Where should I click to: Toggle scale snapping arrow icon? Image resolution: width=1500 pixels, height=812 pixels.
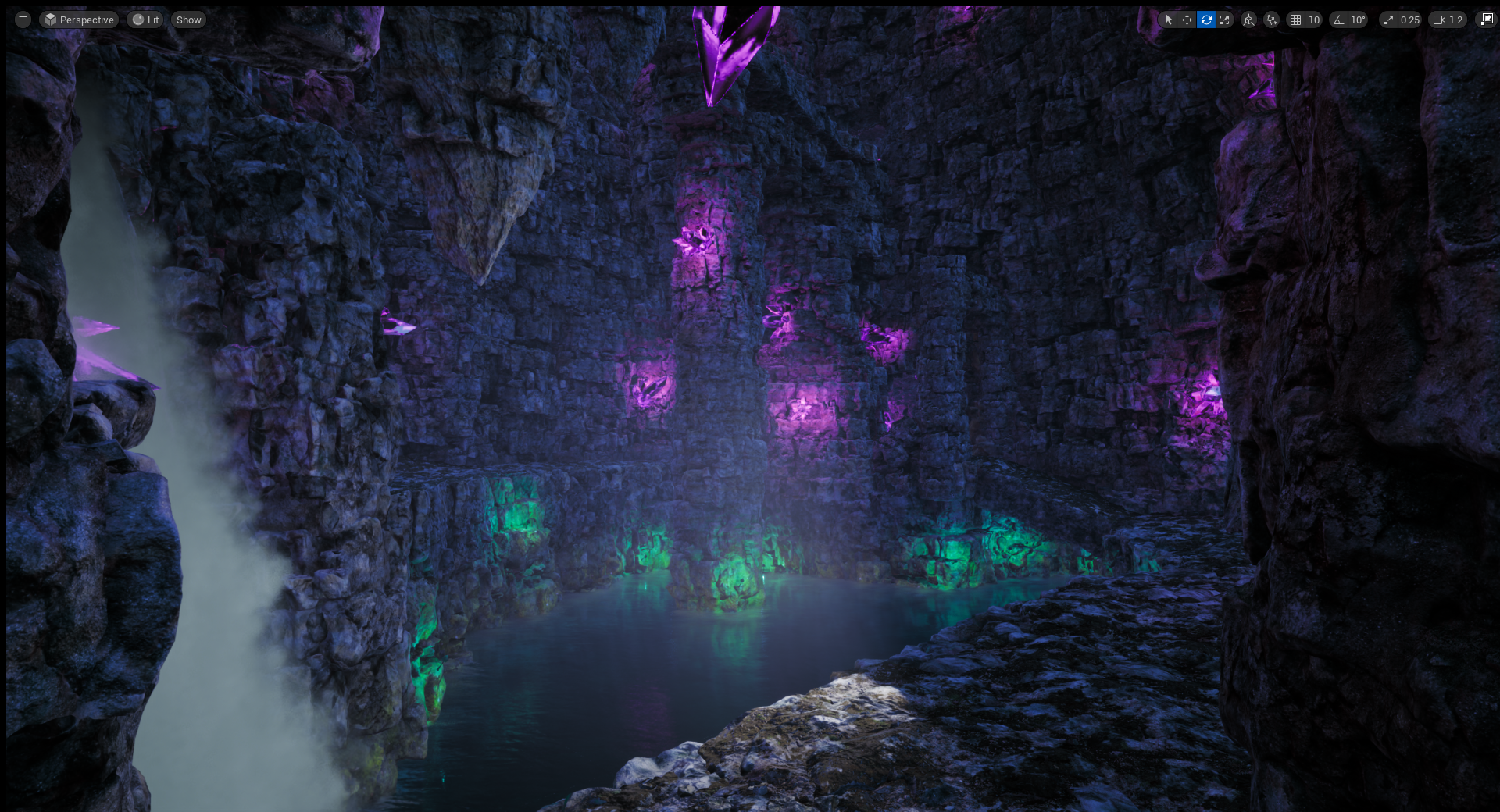1388,20
